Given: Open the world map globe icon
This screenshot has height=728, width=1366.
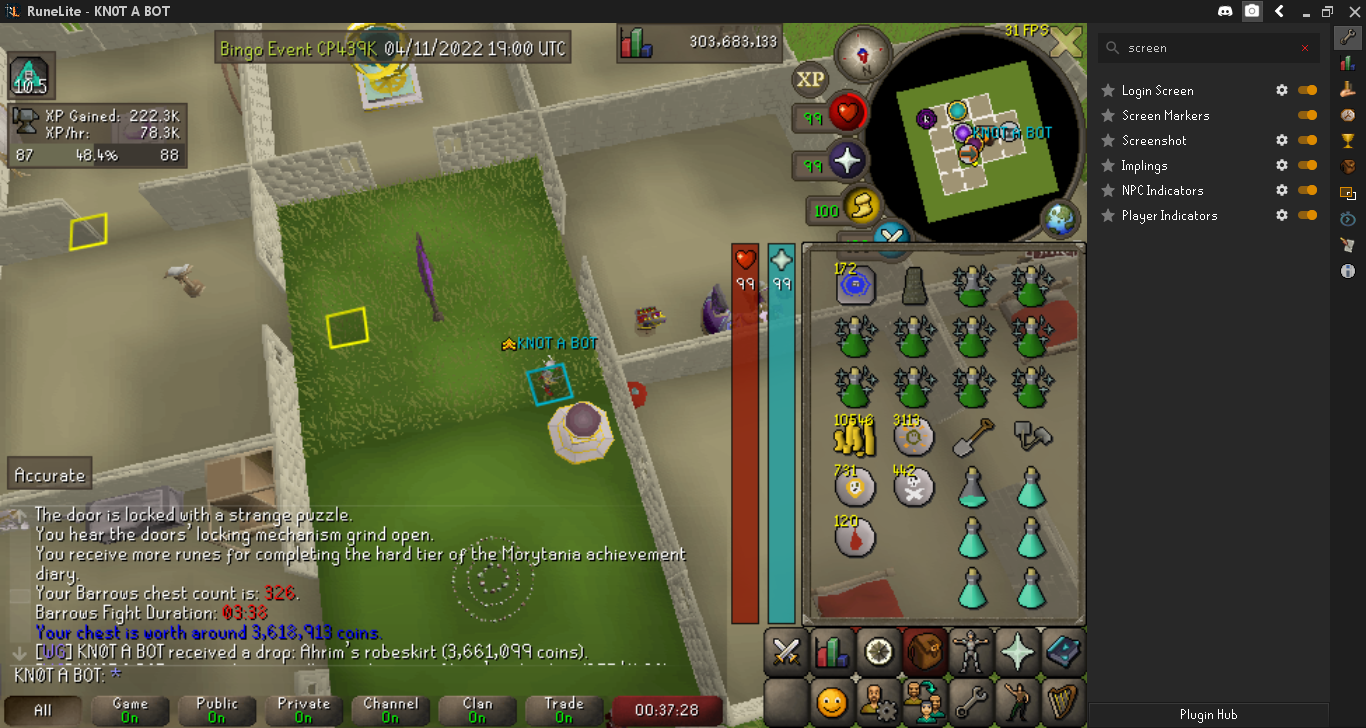Looking at the screenshot, I should 1059,218.
